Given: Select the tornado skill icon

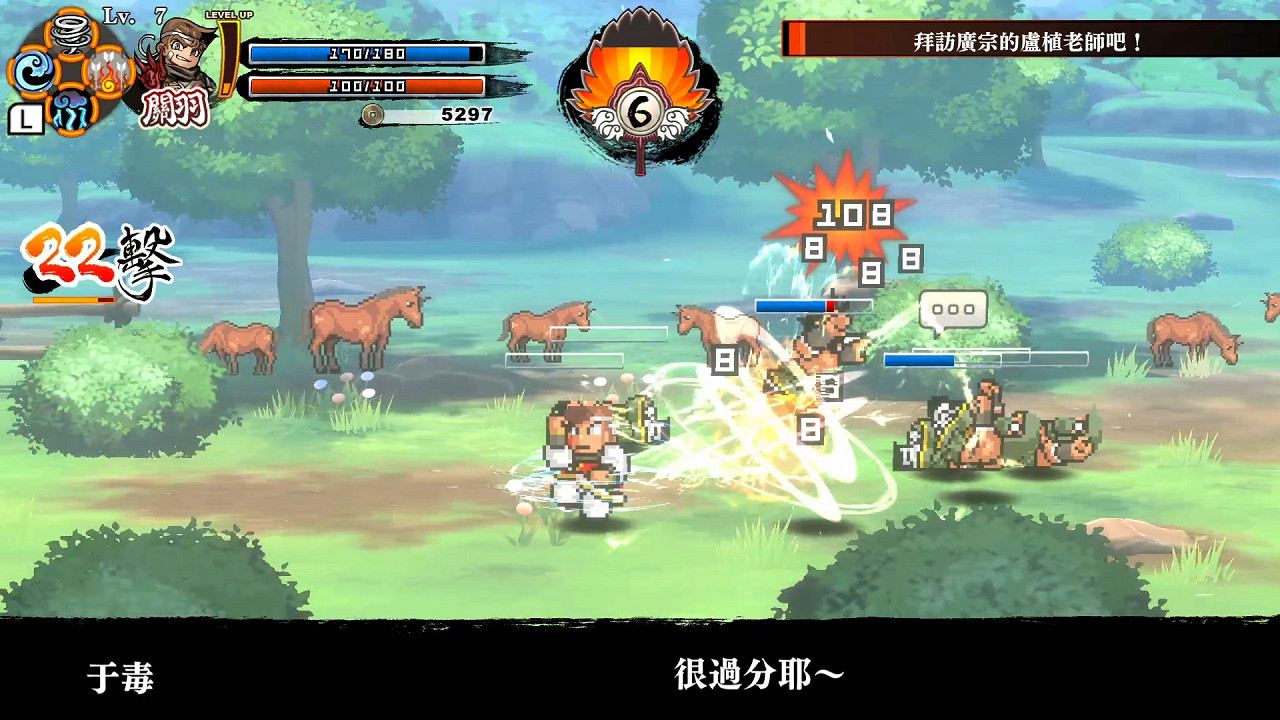Looking at the screenshot, I should (71, 32).
